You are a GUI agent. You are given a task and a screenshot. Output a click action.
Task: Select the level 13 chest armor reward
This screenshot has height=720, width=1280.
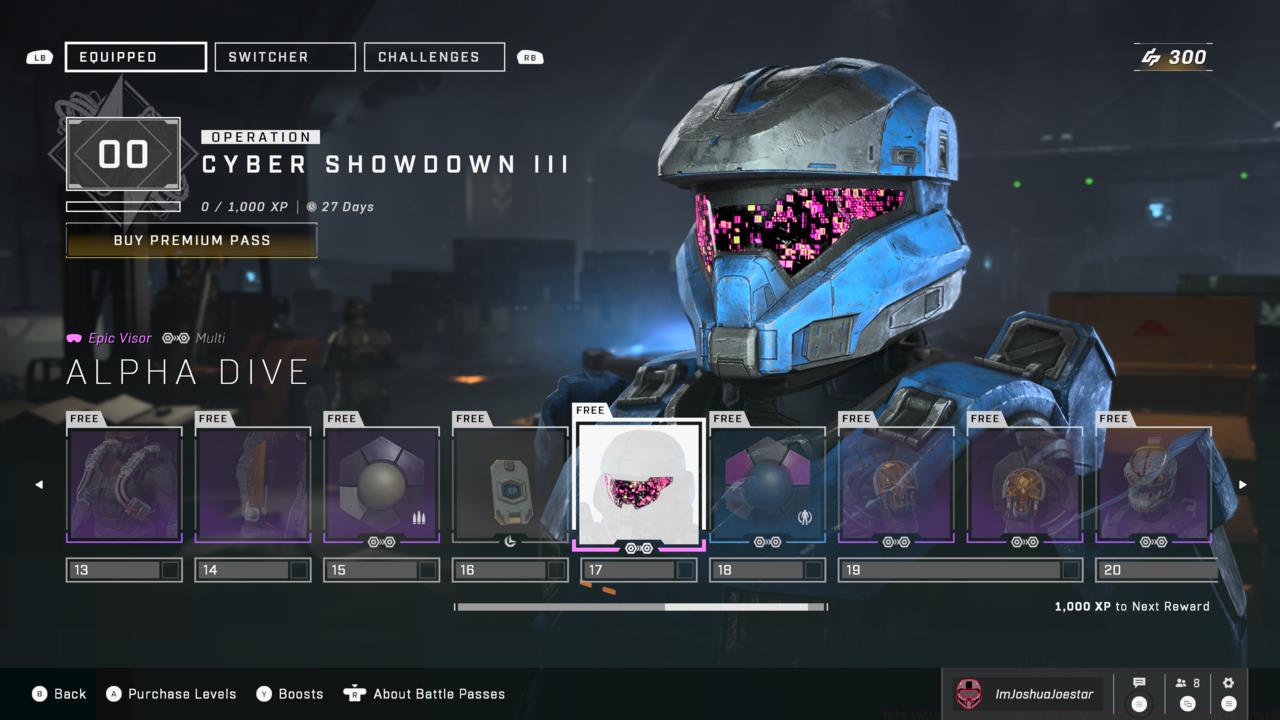[x=124, y=485]
